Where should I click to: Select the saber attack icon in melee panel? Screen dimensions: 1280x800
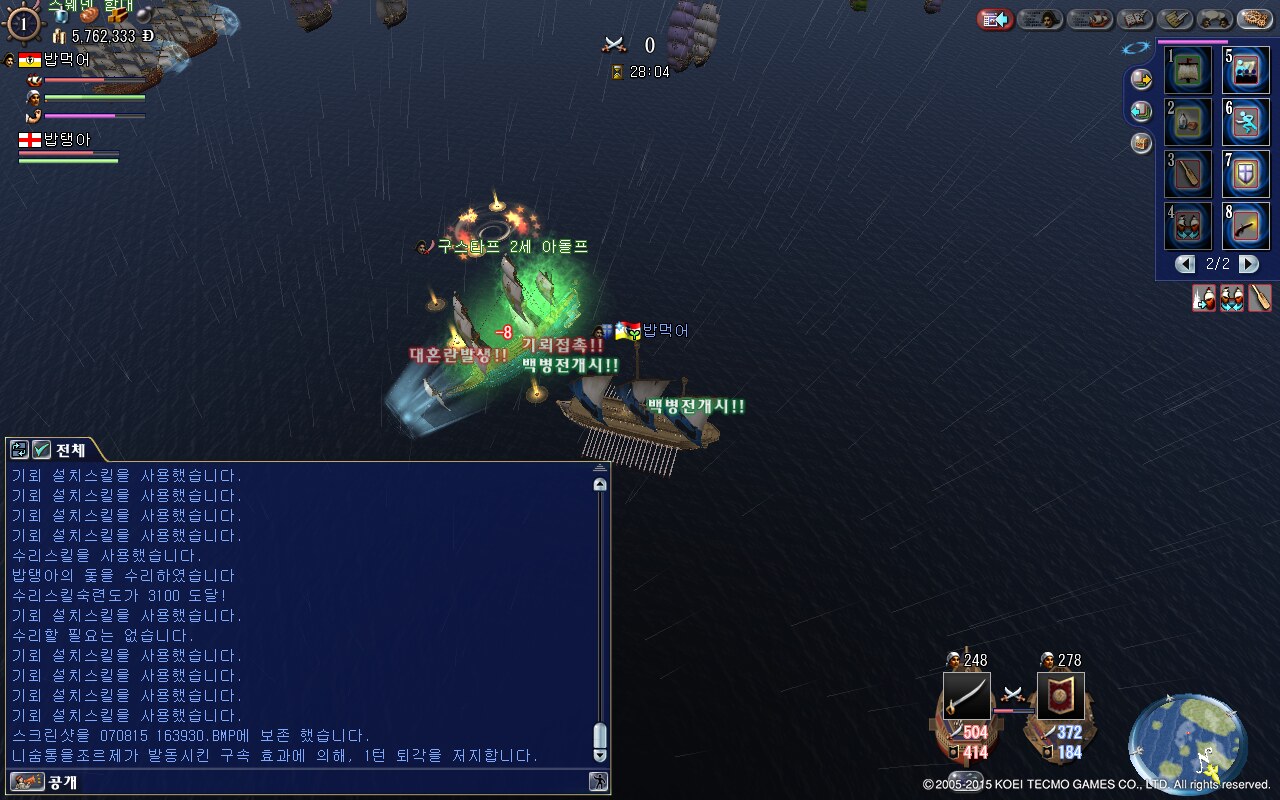(x=967, y=696)
